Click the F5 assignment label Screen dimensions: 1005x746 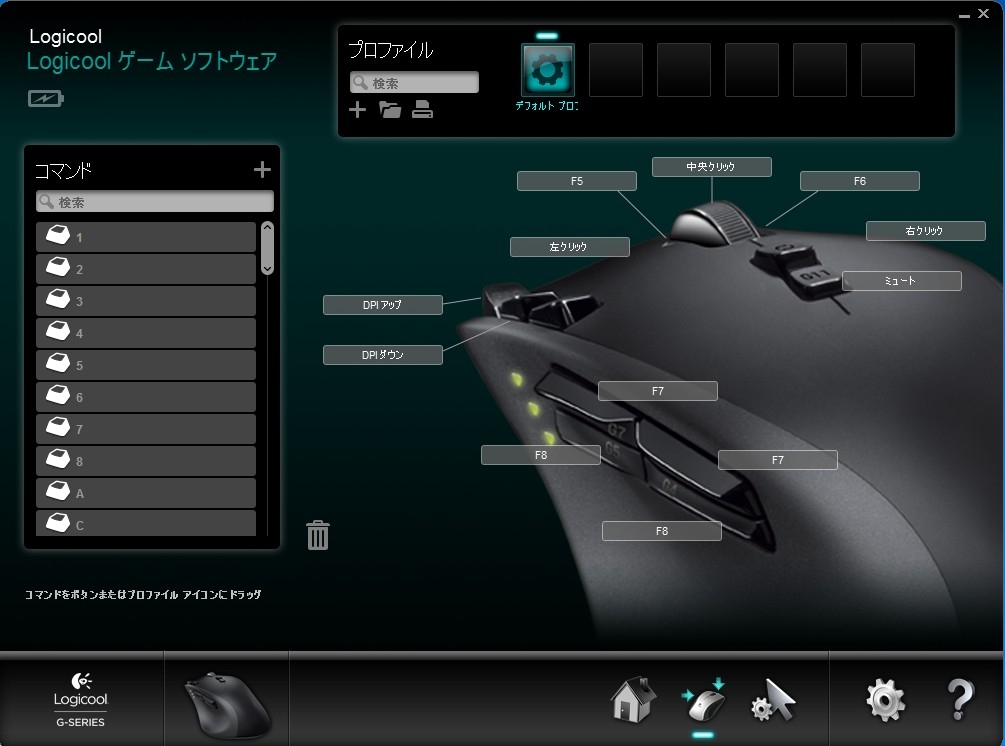pyautogui.click(x=576, y=181)
